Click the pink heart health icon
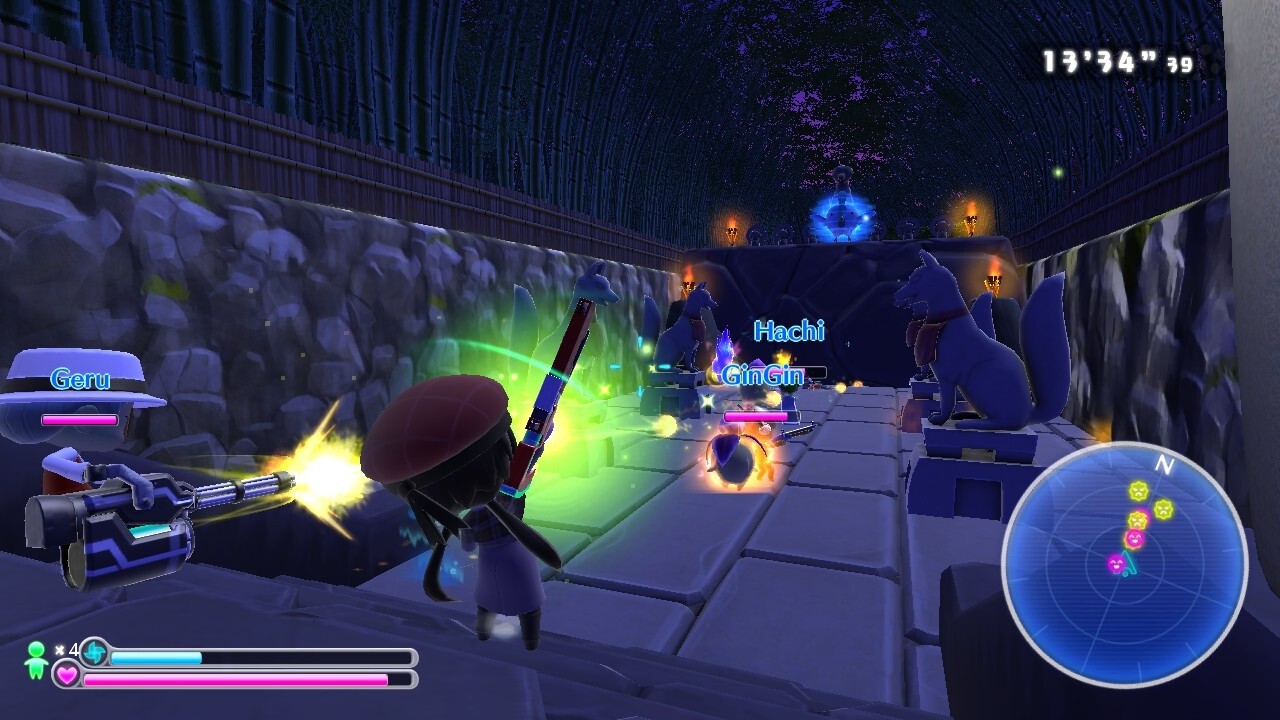This screenshot has width=1280, height=720. [67, 677]
